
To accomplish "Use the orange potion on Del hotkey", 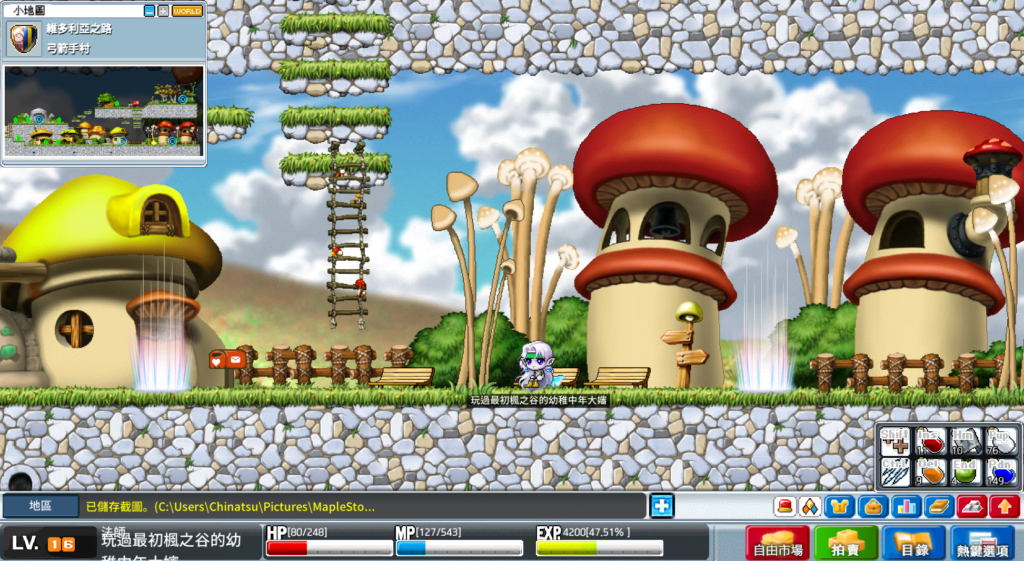I will point(931,471).
